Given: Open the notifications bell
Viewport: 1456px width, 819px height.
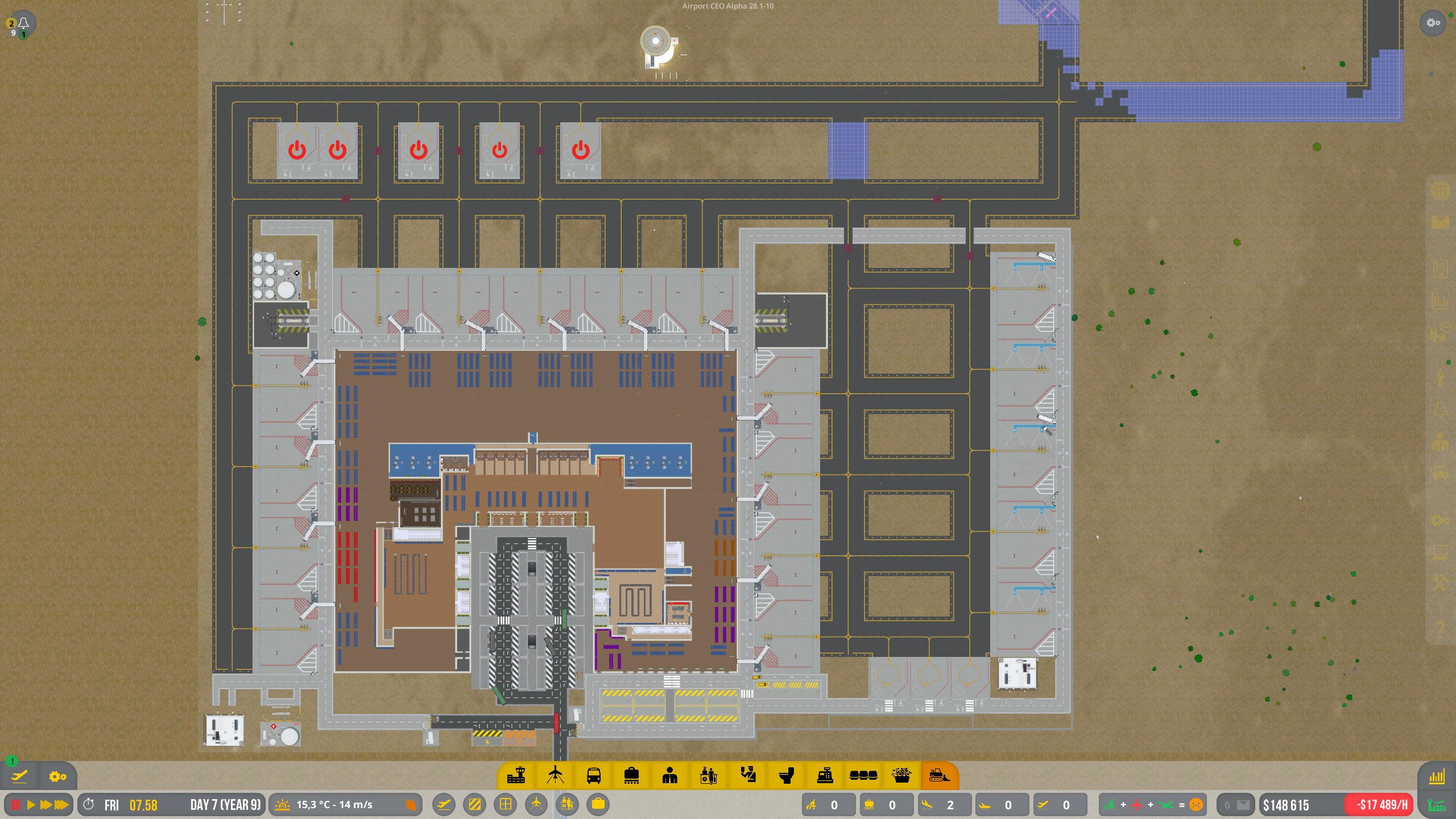Looking at the screenshot, I should point(23,23).
